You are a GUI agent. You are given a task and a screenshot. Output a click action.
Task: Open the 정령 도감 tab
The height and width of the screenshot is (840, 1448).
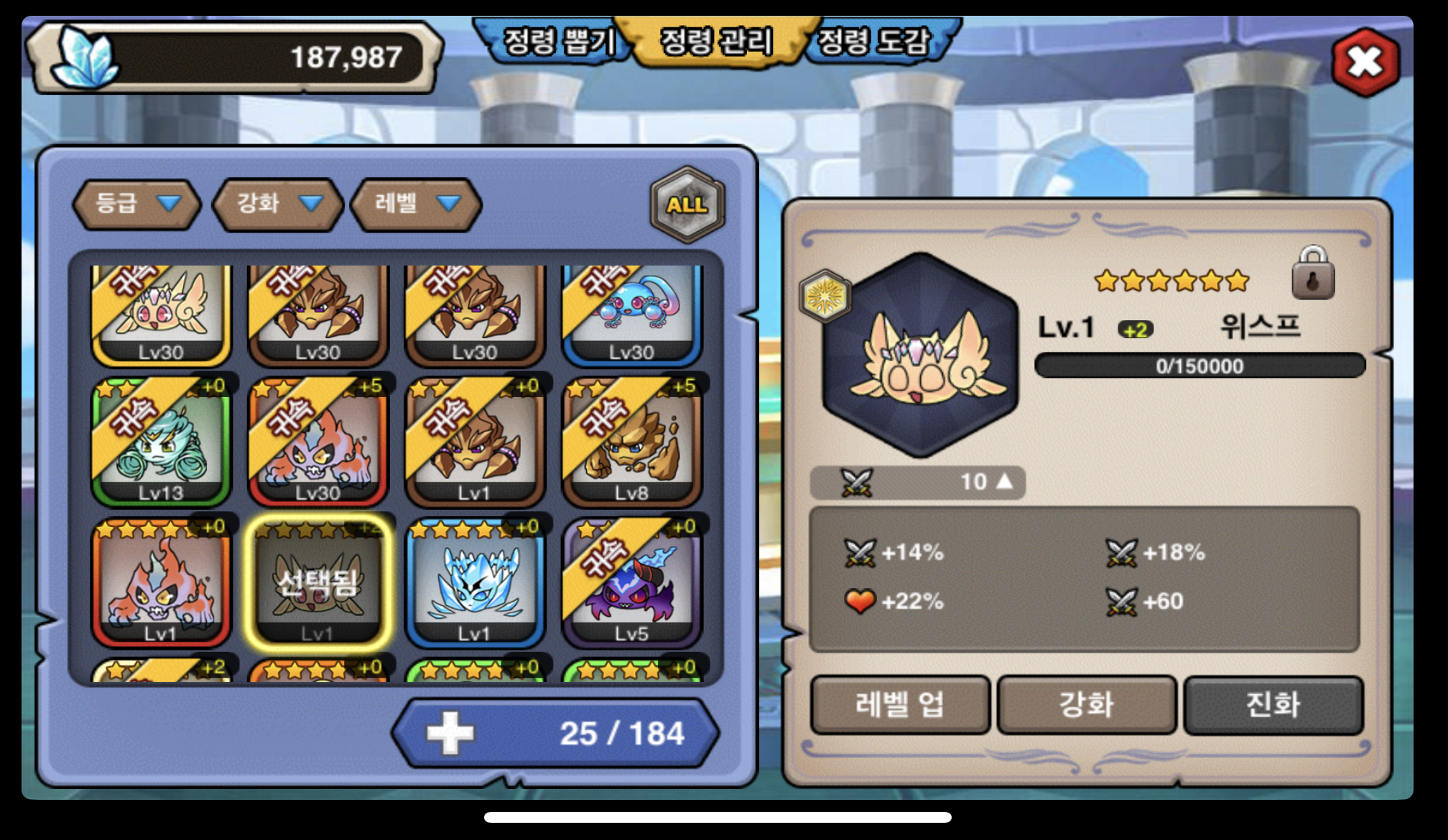click(875, 41)
